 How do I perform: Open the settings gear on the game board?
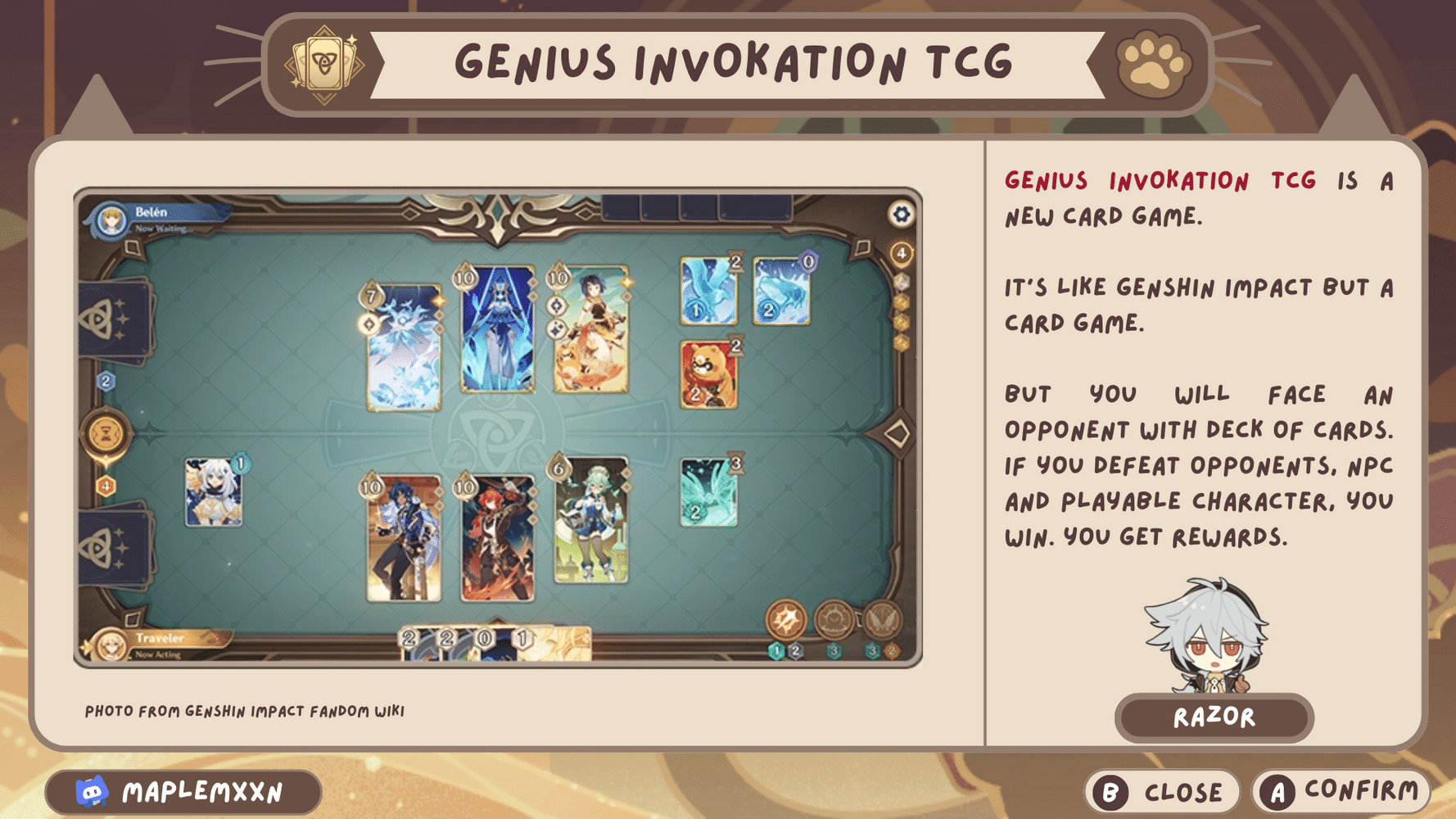coord(900,214)
